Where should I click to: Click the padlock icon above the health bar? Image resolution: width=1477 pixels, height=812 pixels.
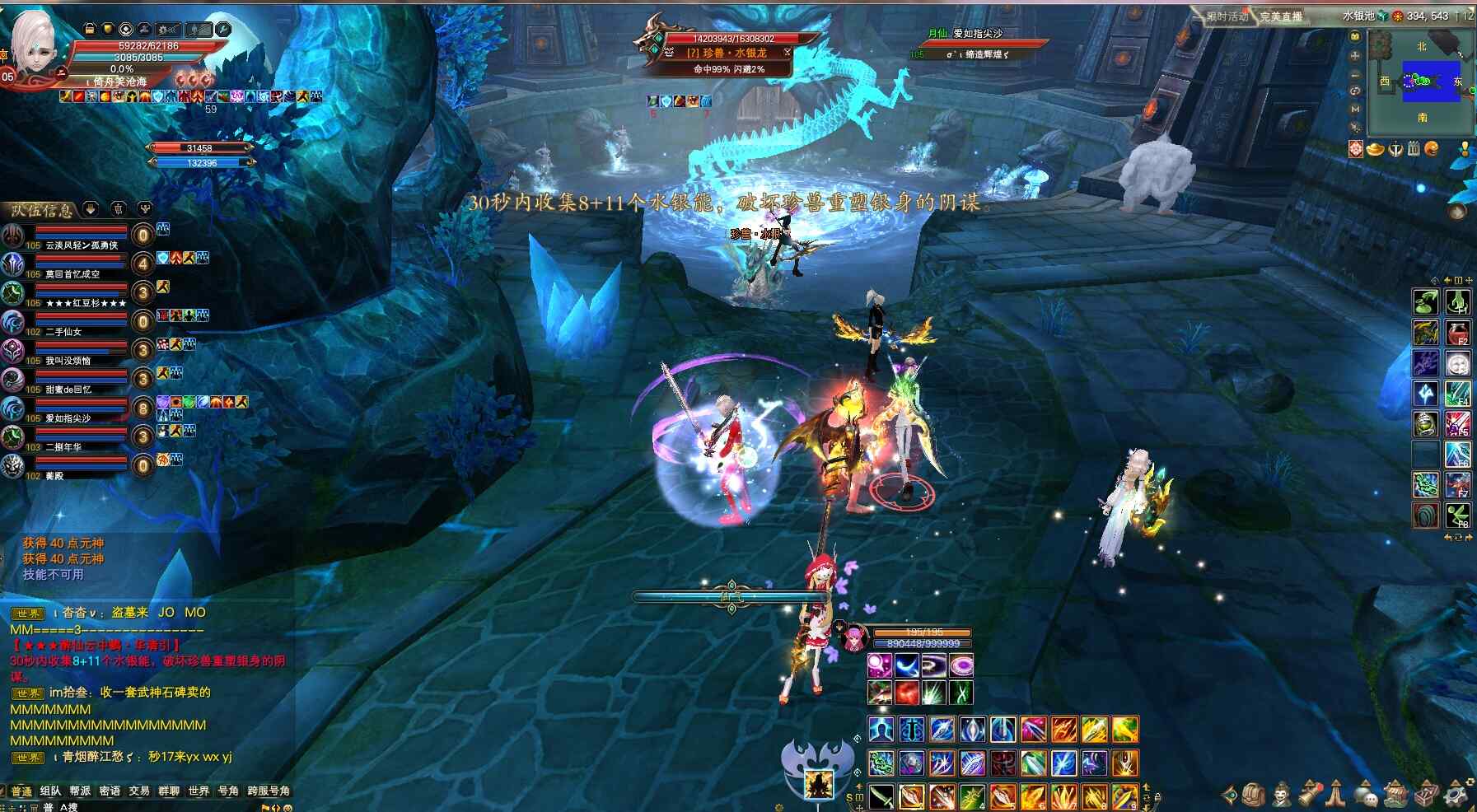pyautogui.click(x=90, y=29)
